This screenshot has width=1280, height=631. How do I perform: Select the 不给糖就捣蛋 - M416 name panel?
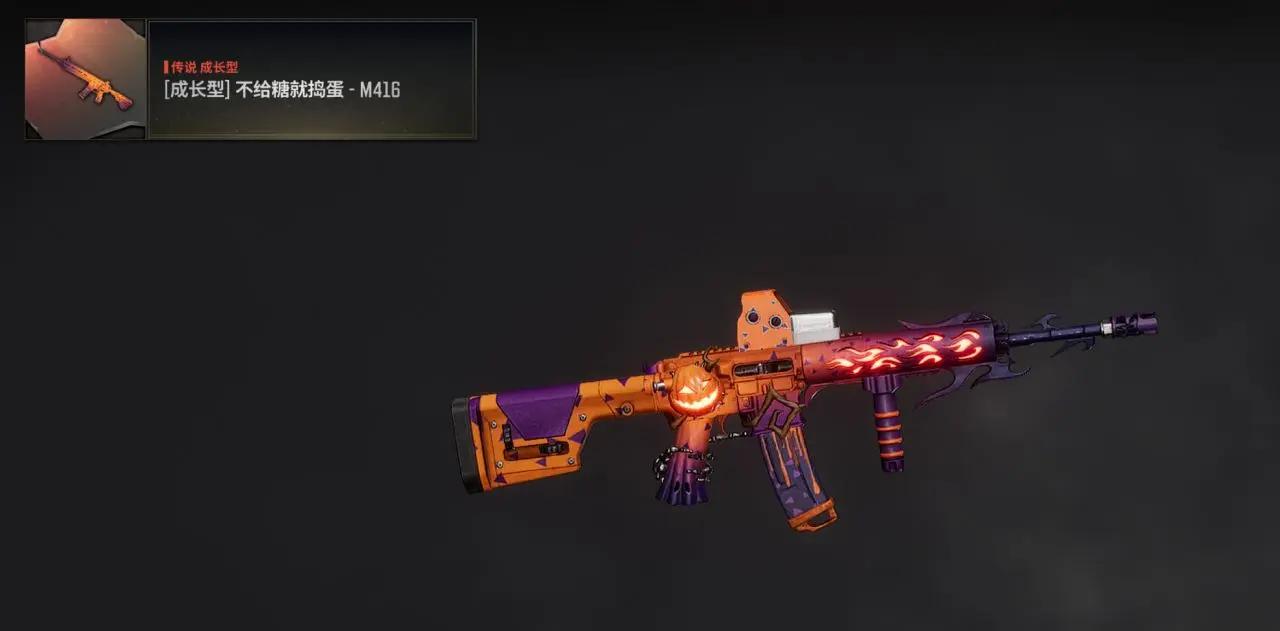(x=311, y=79)
